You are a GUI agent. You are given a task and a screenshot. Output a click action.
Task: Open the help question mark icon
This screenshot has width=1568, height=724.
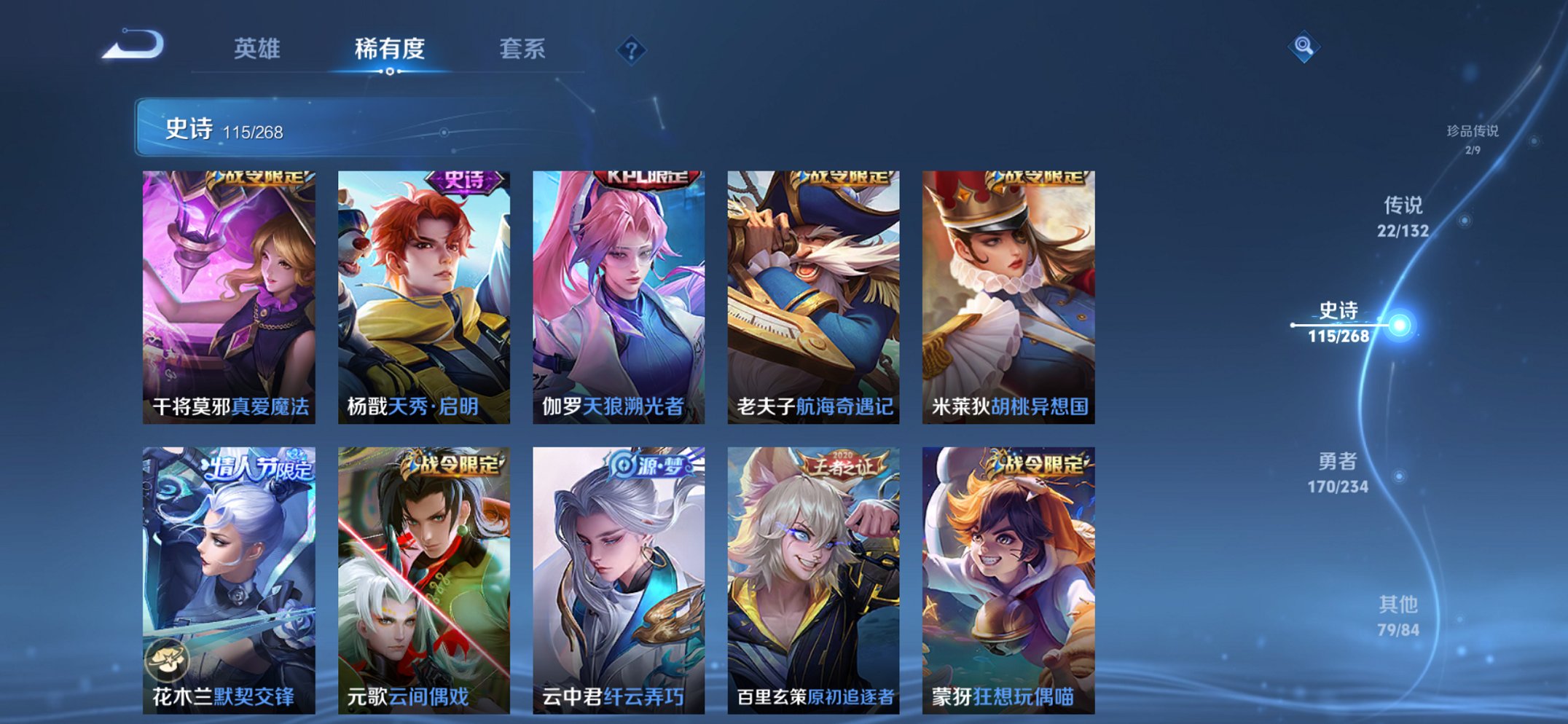631,50
